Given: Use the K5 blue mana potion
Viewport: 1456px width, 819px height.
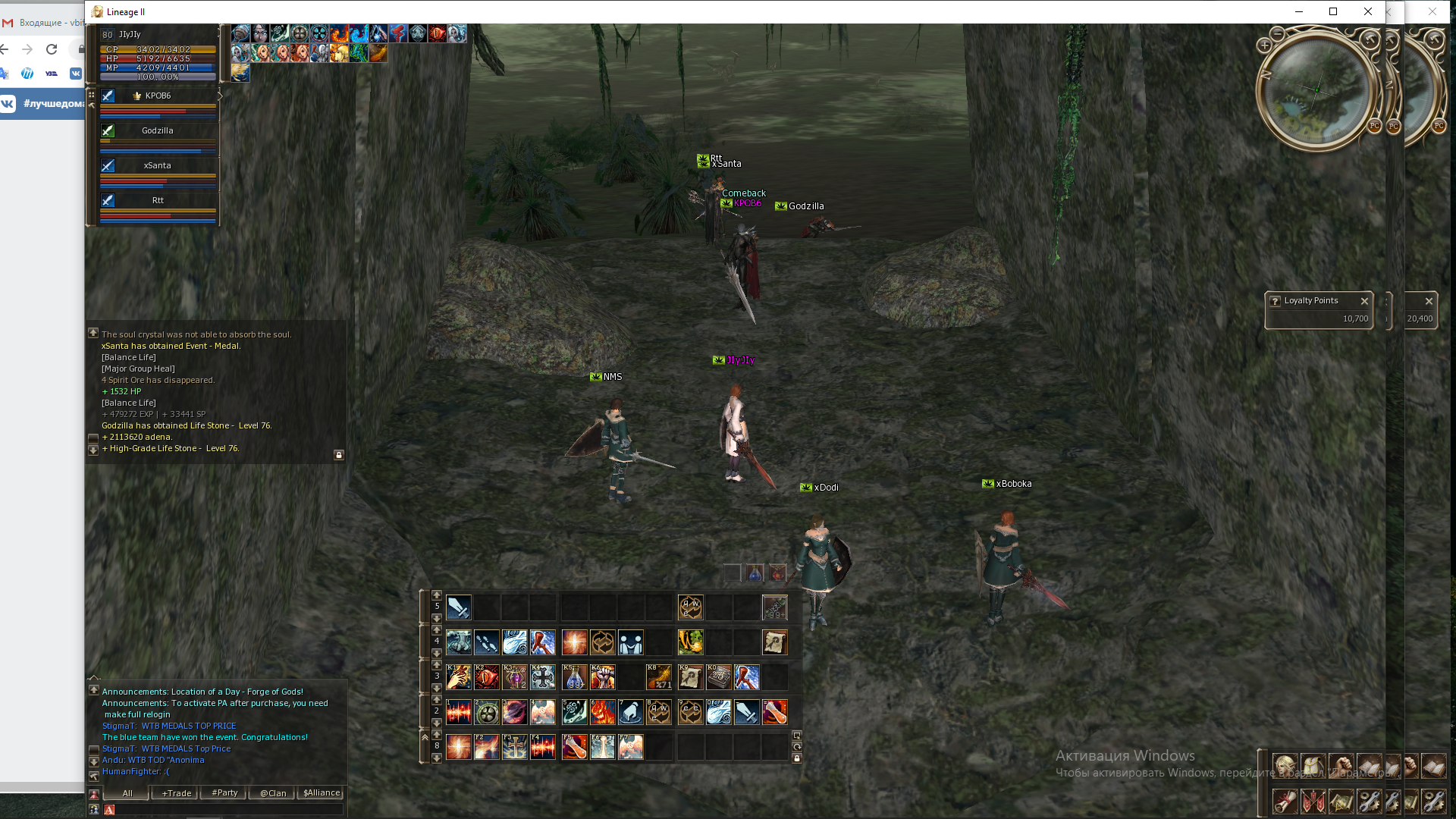Looking at the screenshot, I should pyautogui.click(x=574, y=677).
